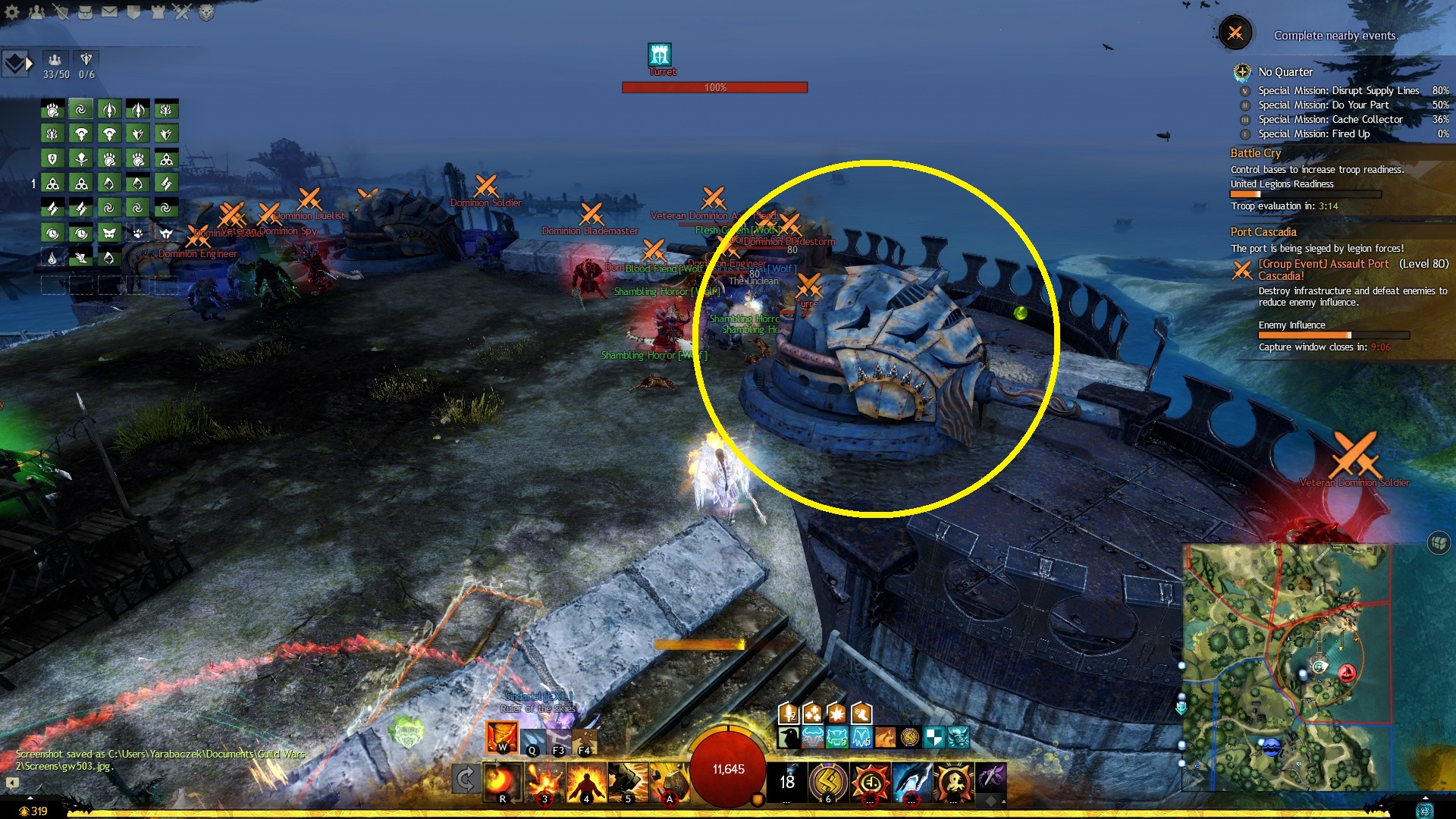Switch to the Water attunement on Q

(532, 739)
